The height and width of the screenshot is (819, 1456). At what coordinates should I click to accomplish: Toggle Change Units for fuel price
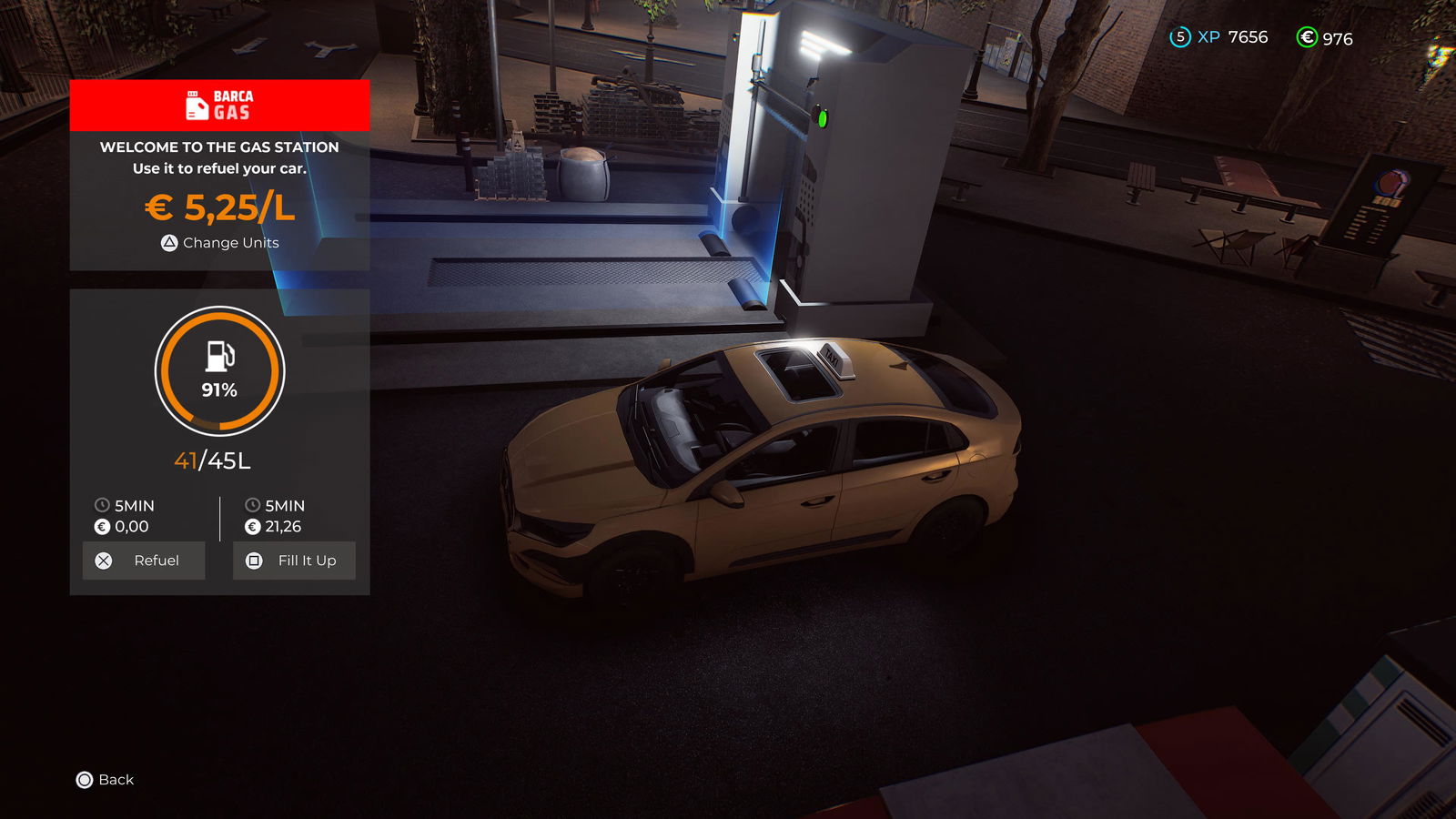pyautogui.click(x=220, y=243)
